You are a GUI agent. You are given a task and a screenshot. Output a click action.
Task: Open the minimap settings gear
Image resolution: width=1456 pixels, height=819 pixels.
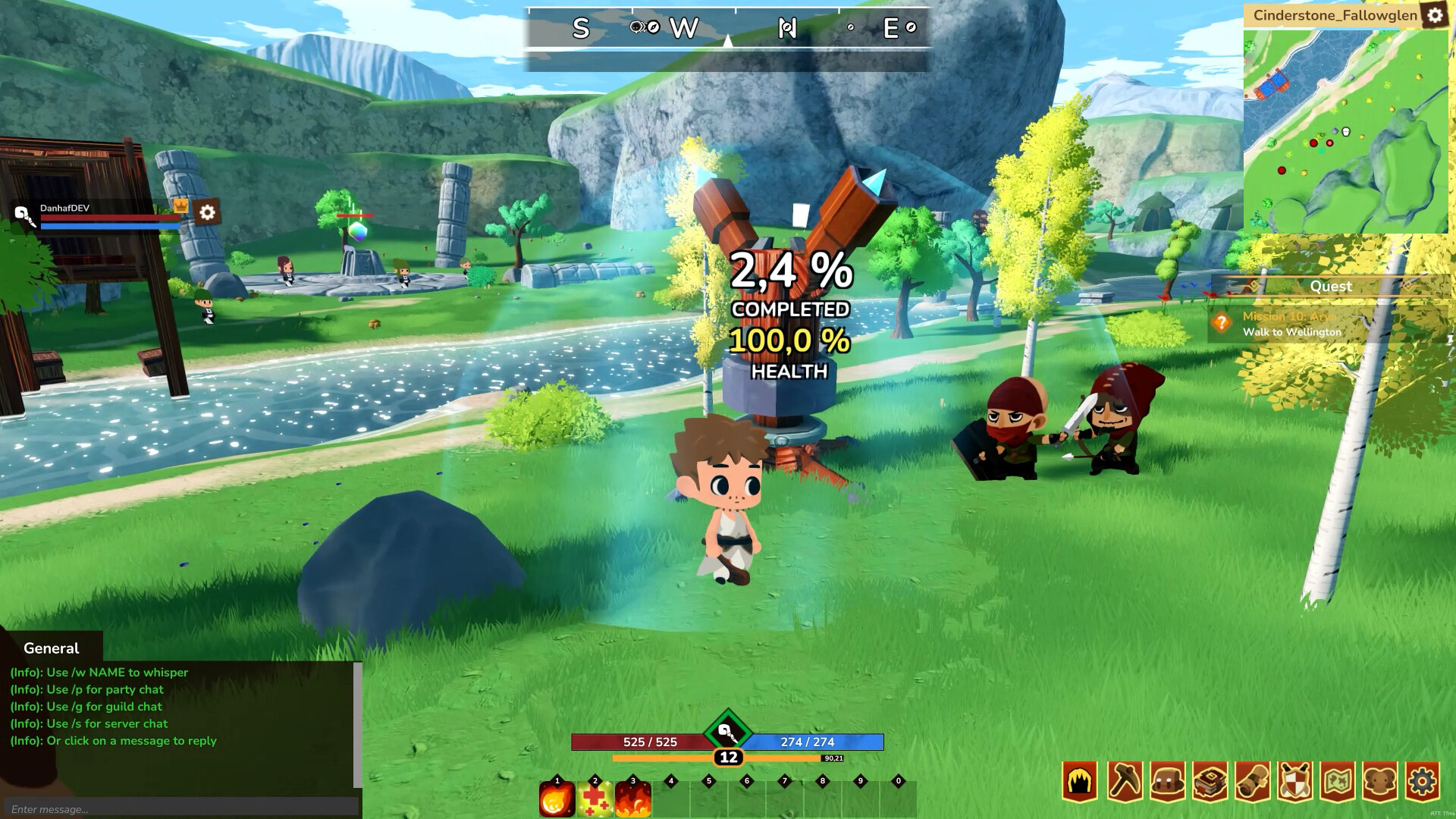(x=1436, y=14)
